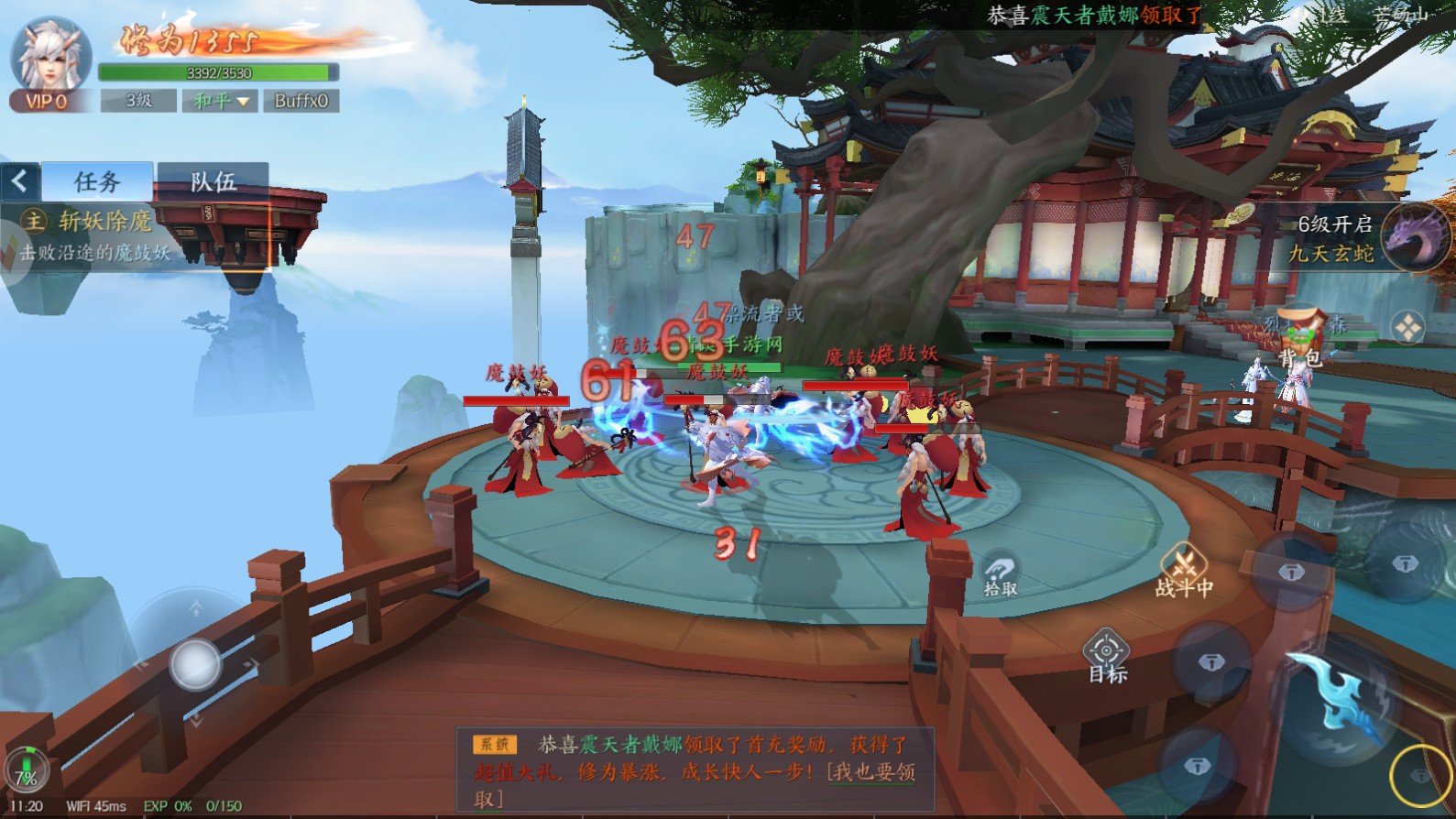Tap the back arrow above the quest panel
This screenshot has width=1456, height=819.
click(18, 180)
